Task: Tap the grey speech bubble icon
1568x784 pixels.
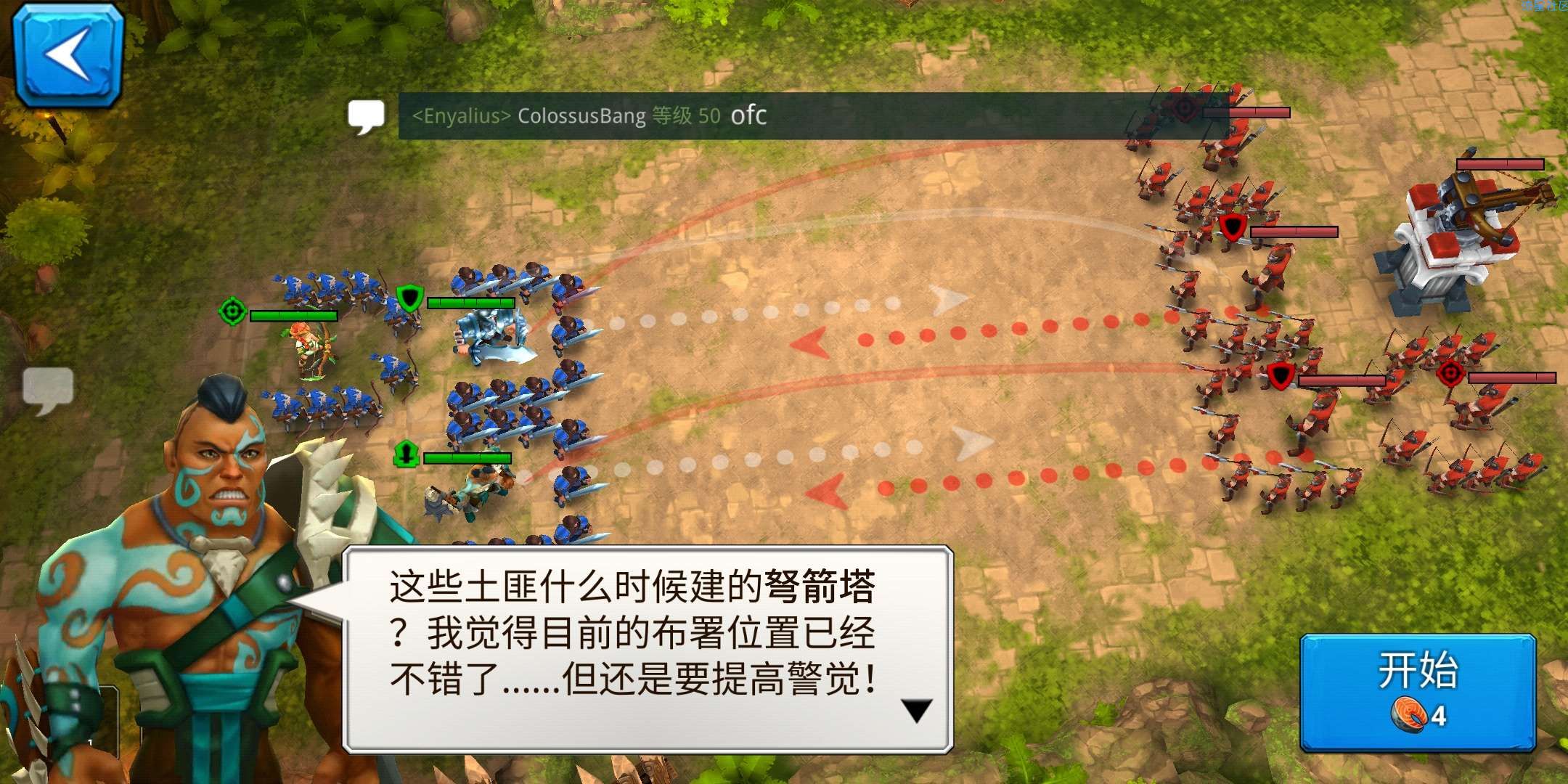Action: [x=48, y=388]
